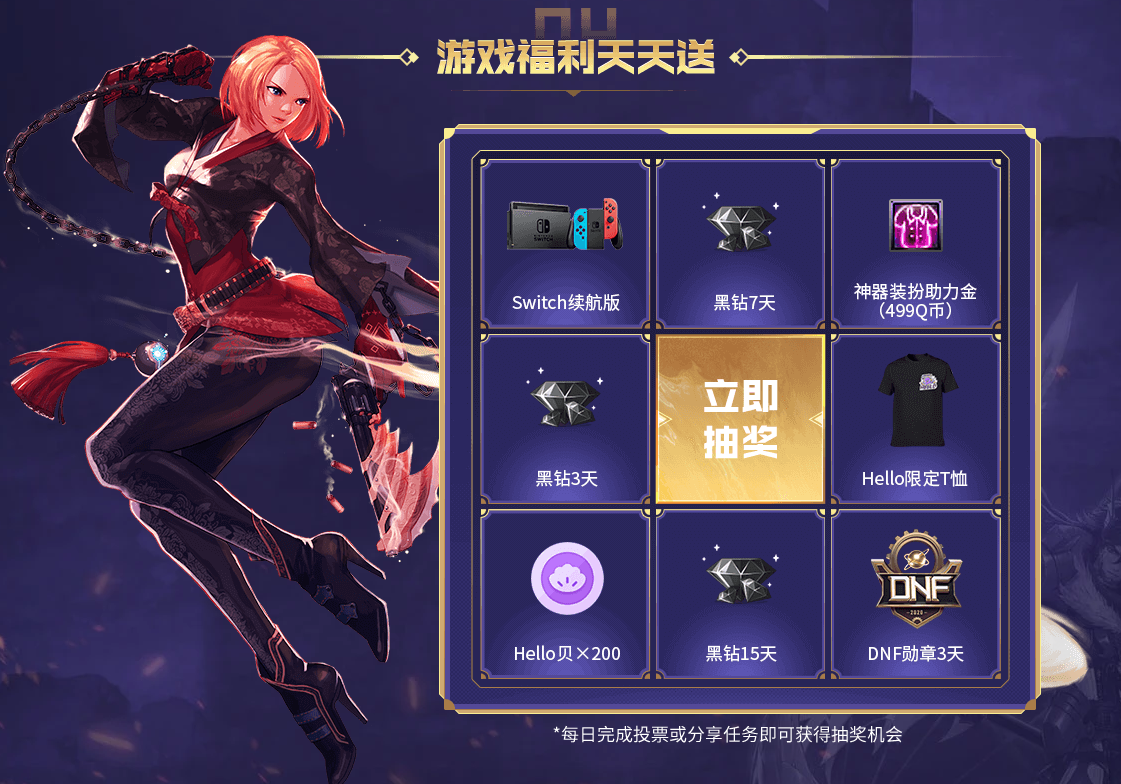Viewport: 1121px width, 784px height.
Task: Click the golden 立即抽奖 draw button
Action: pyautogui.click(x=740, y=419)
